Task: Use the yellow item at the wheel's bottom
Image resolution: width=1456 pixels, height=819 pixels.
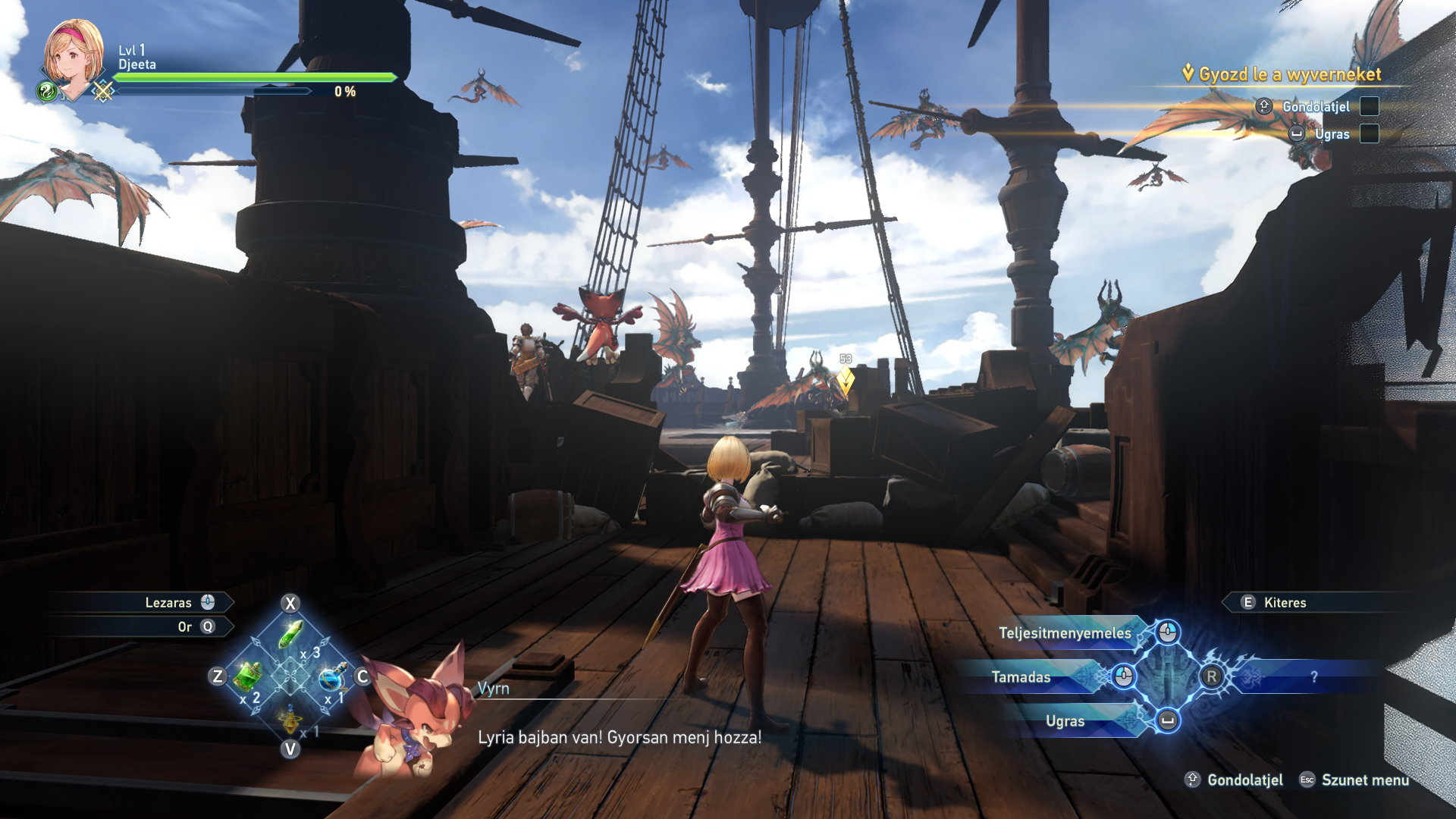Action: click(x=290, y=719)
